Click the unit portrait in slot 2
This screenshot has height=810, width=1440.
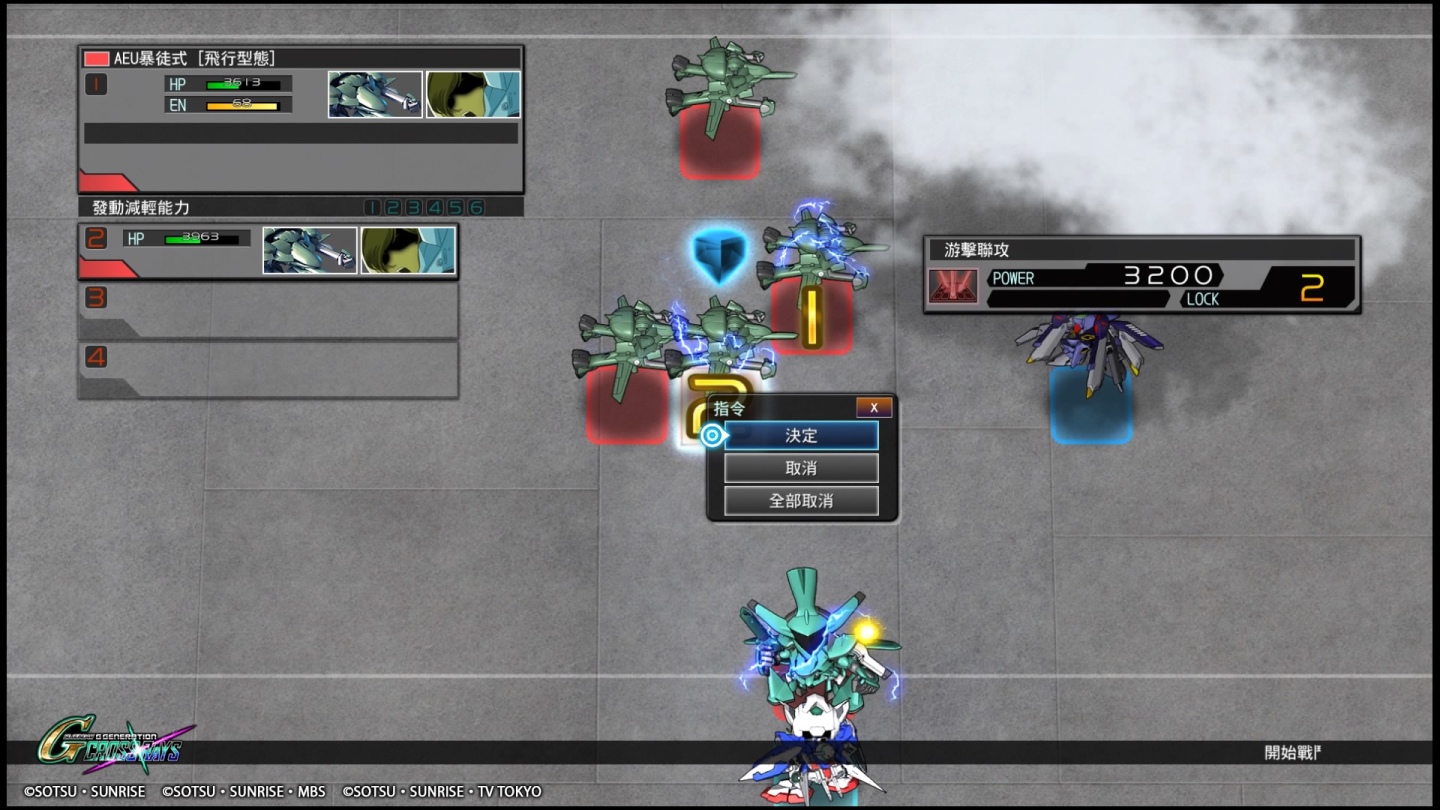click(x=311, y=249)
